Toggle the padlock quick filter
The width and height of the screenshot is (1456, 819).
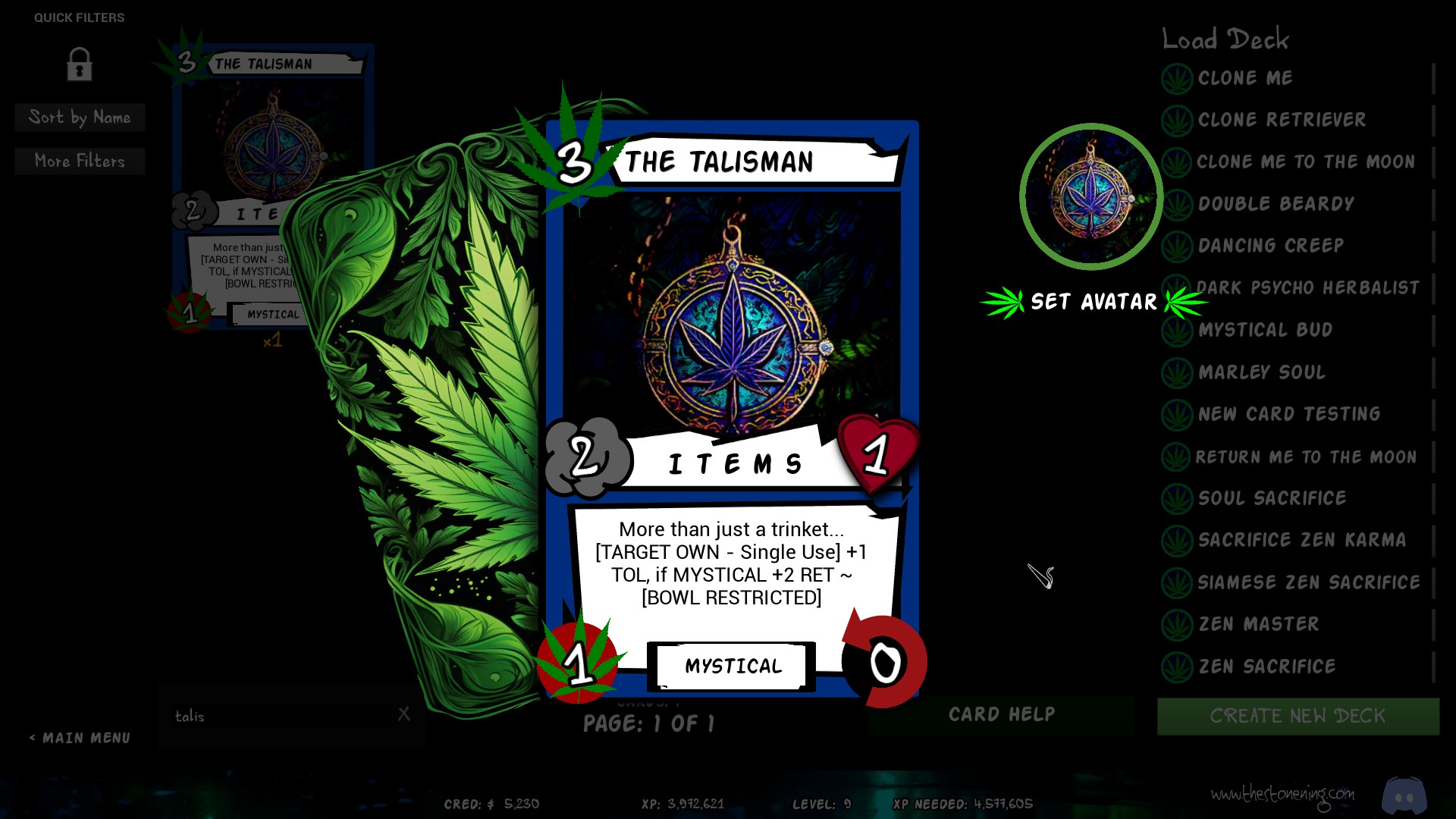click(x=80, y=64)
